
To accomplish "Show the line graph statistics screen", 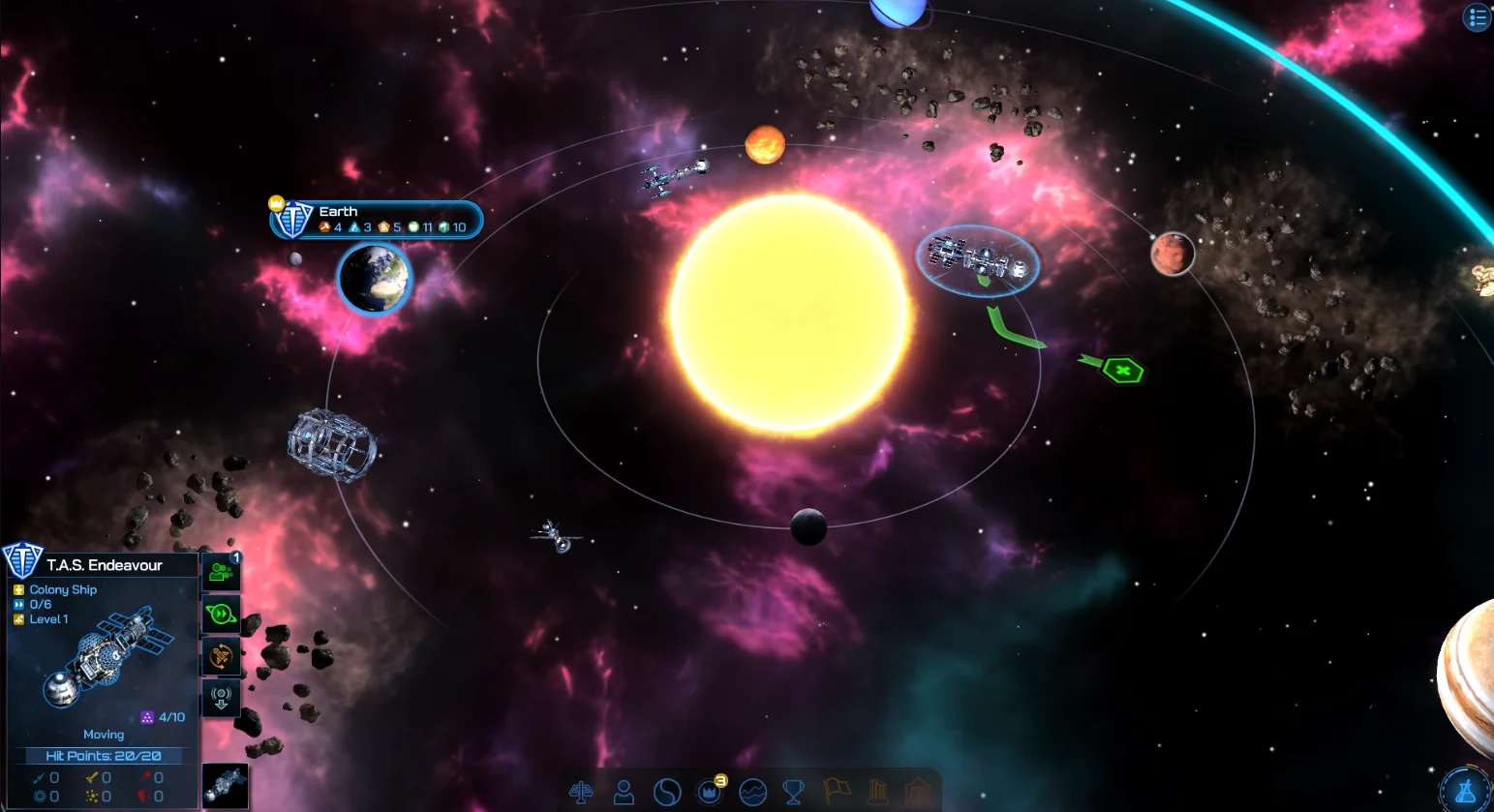I will pos(752,793).
